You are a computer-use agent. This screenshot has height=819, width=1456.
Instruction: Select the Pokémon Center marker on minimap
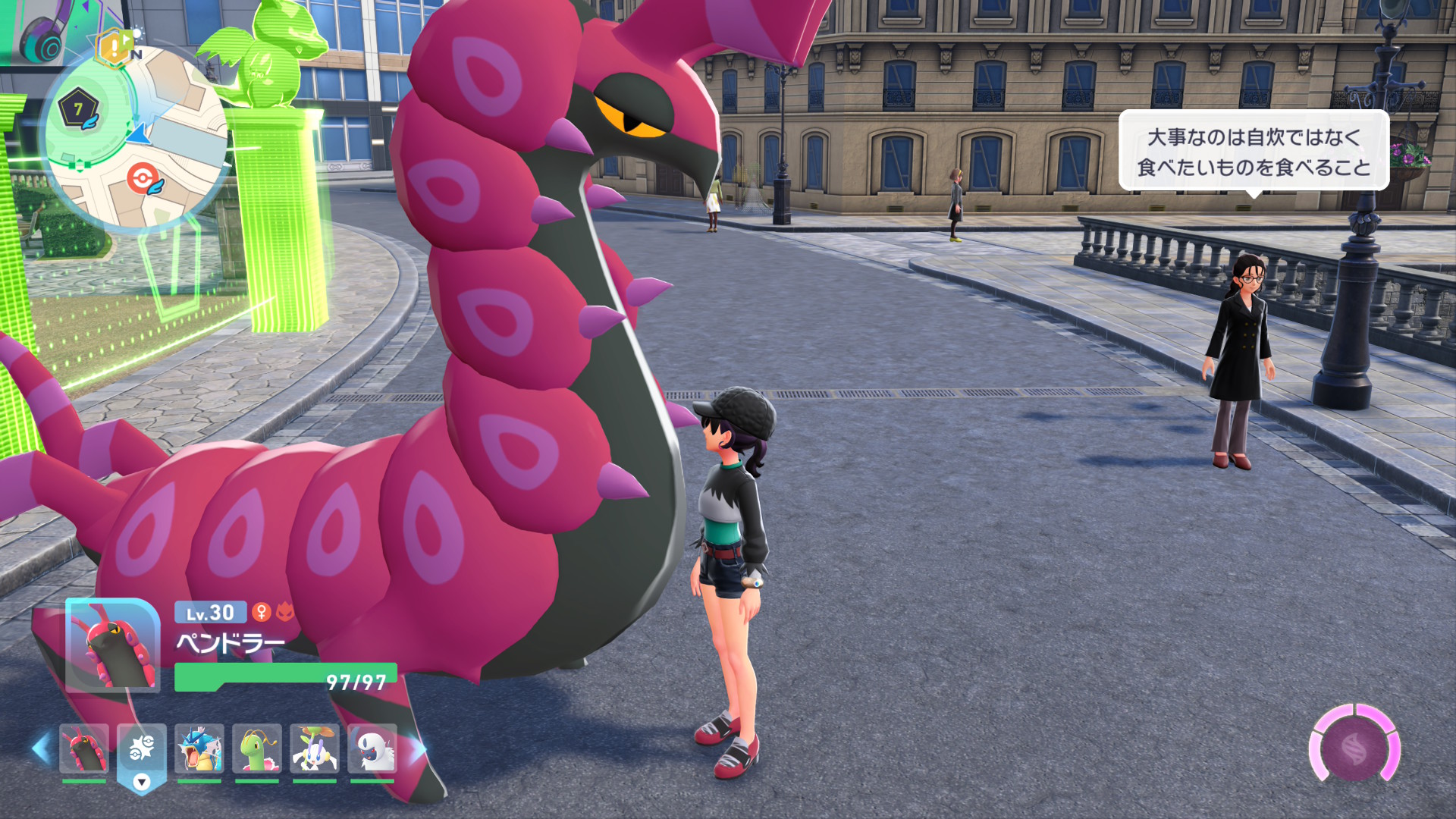click(x=143, y=179)
